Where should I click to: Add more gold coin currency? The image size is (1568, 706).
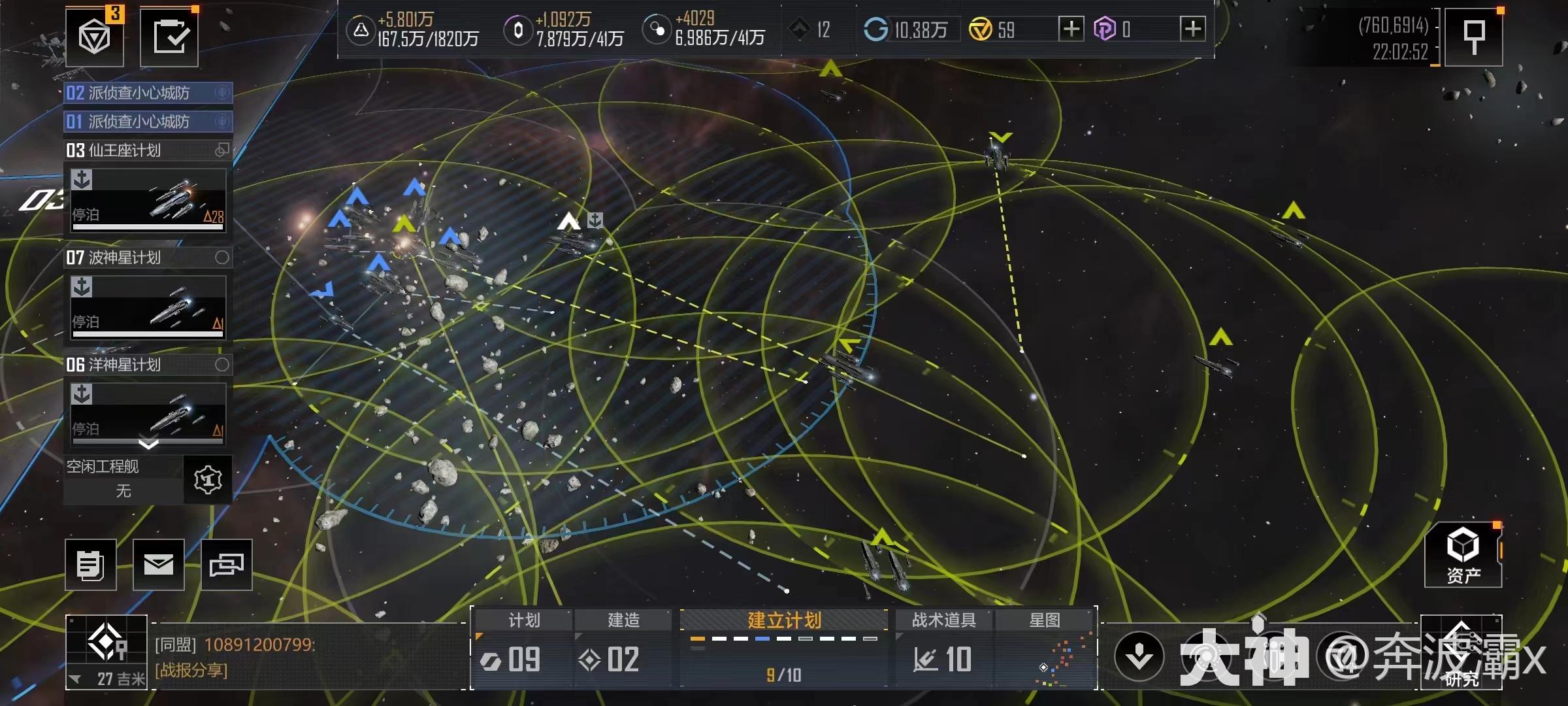[1071, 29]
